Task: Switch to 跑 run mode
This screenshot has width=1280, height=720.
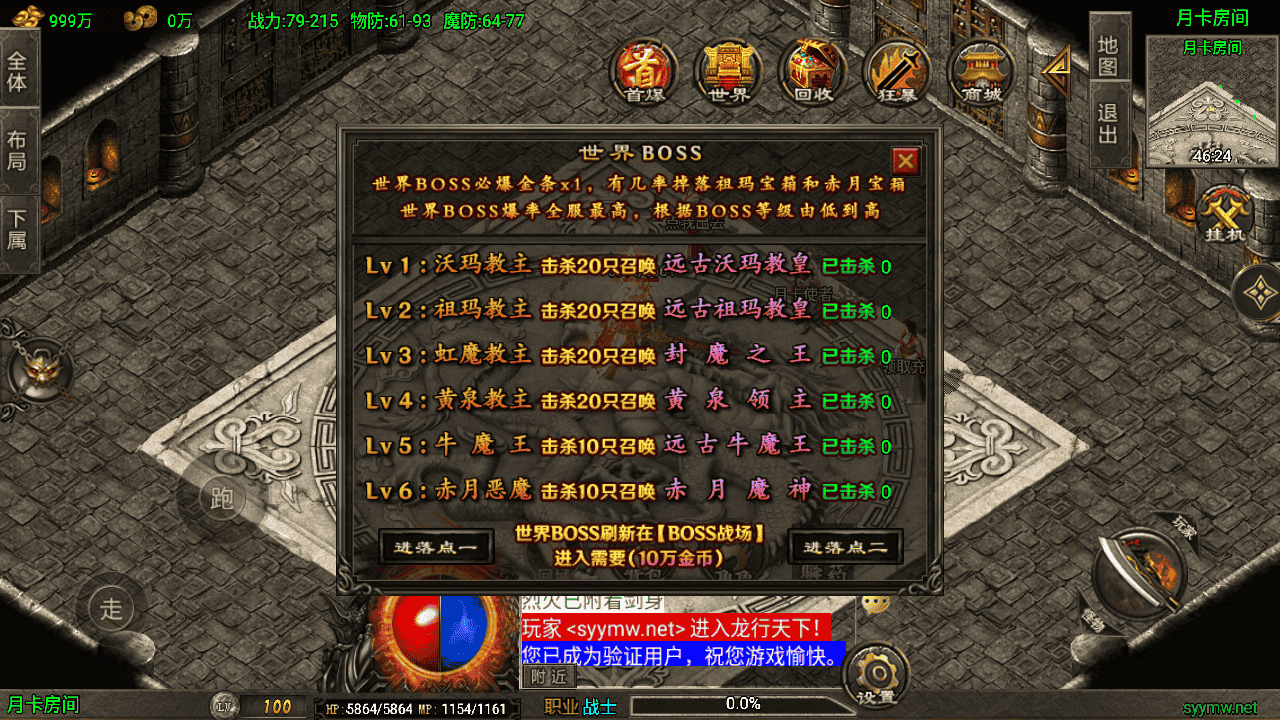Action: [222, 498]
